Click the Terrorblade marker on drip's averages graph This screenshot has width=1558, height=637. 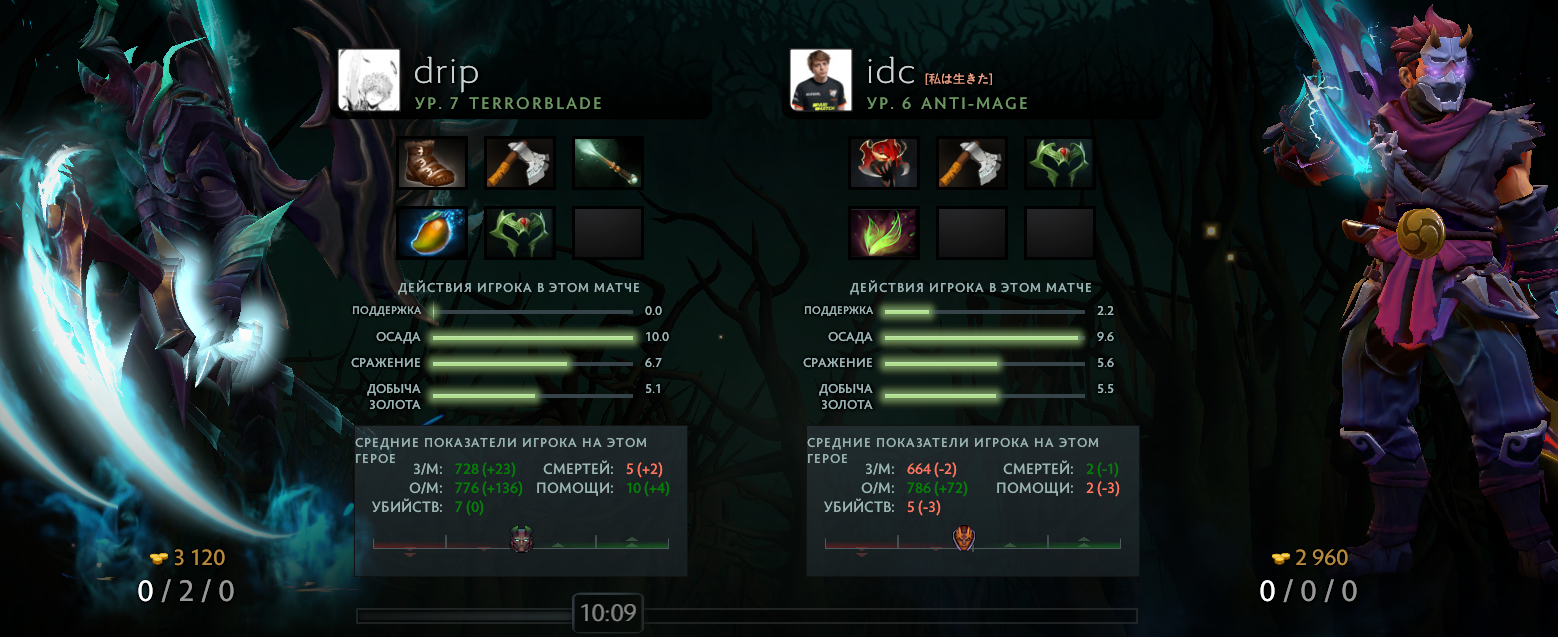(x=522, y=539)
